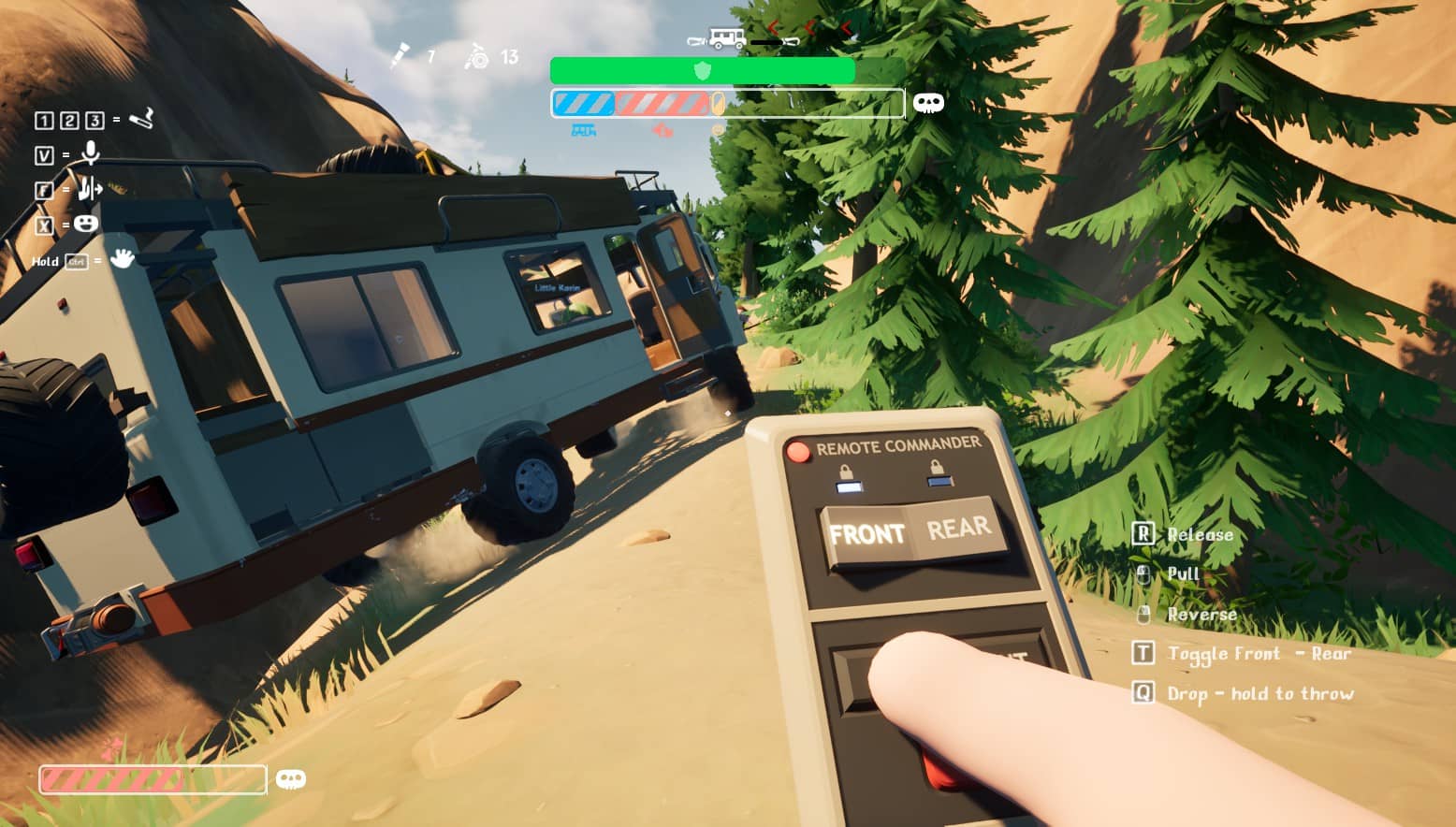1456x827 pixels.
Task: Click the flare item icon
Action: tap(400, 56)
